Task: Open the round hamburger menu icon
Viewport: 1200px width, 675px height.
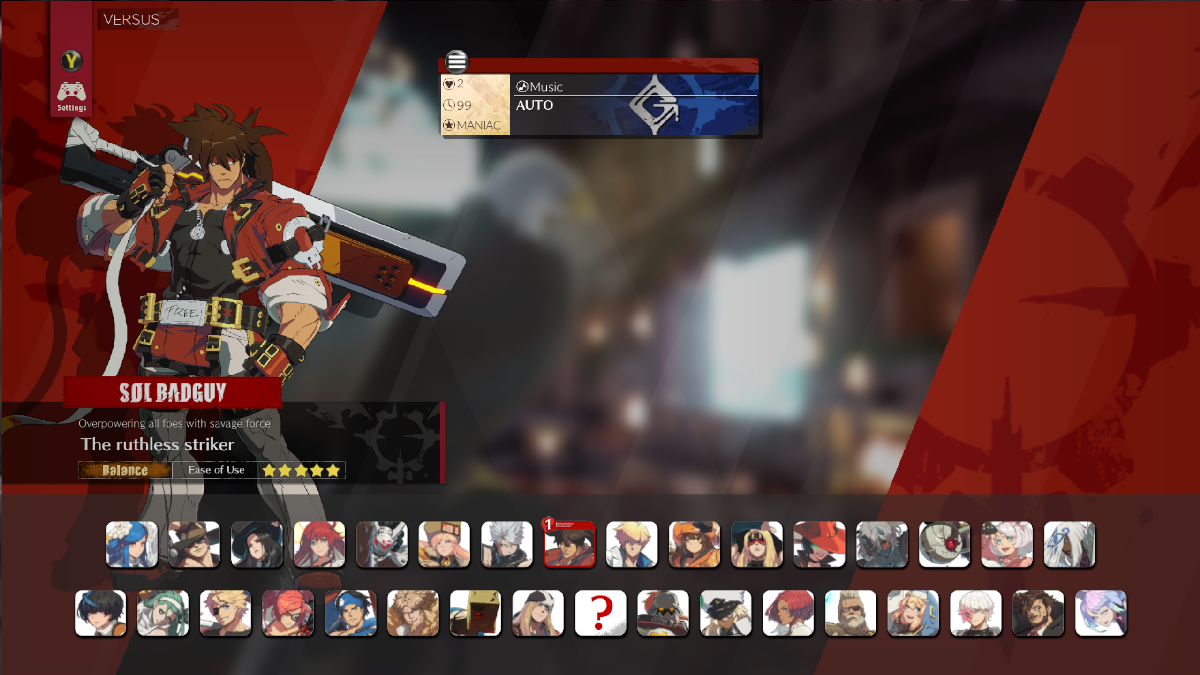Action: [457, 61]
